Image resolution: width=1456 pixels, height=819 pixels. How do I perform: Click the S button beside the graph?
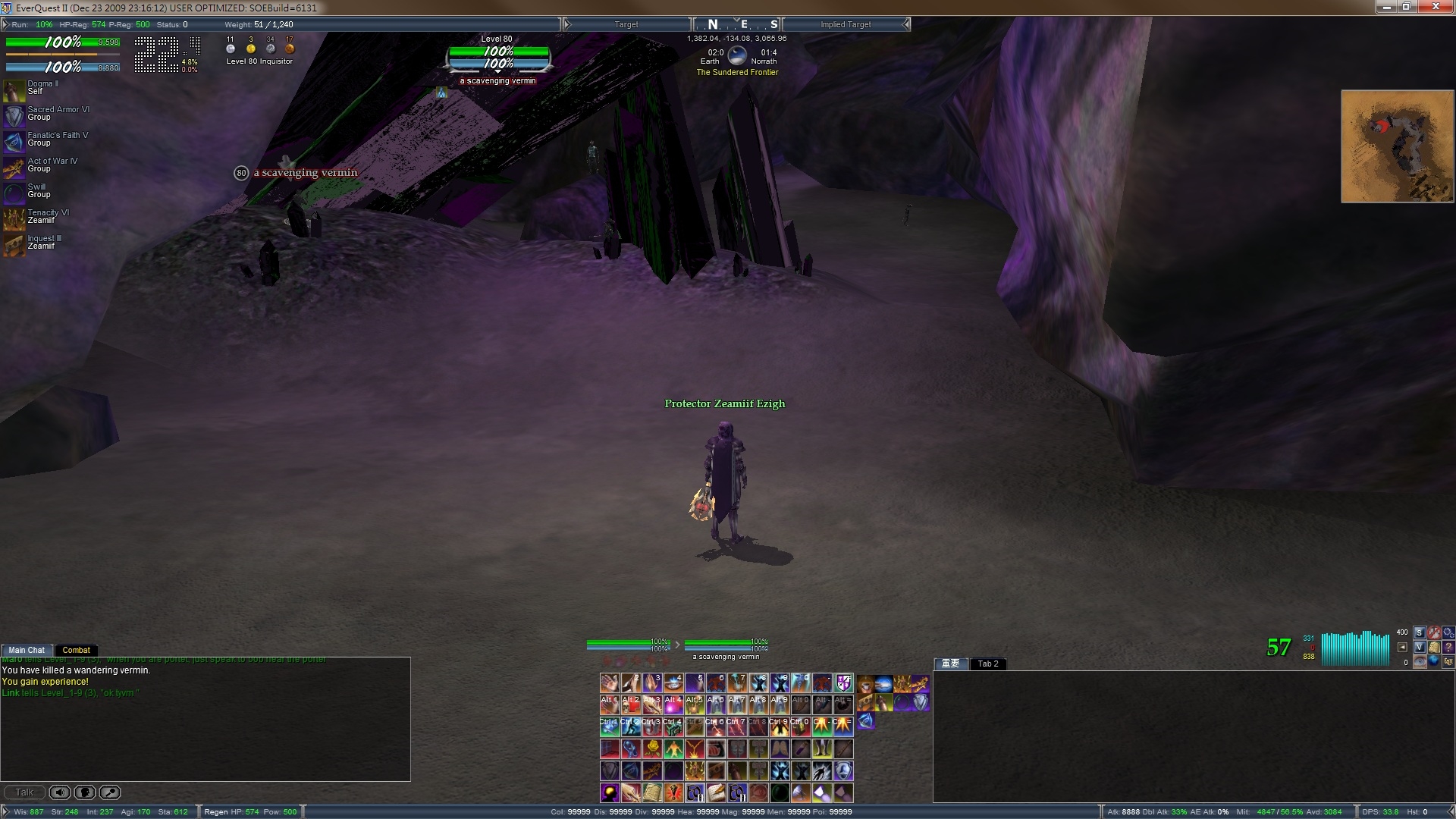tap(1420, 632)
